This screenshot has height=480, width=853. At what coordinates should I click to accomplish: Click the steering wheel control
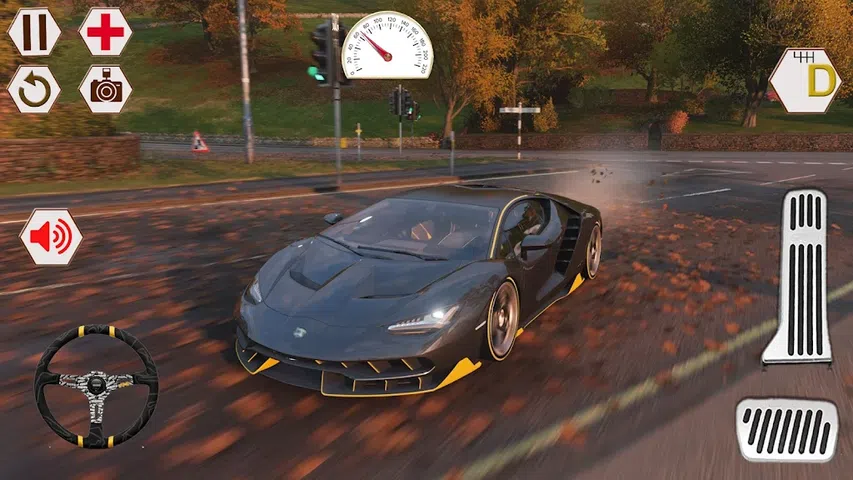pos(96,385)
